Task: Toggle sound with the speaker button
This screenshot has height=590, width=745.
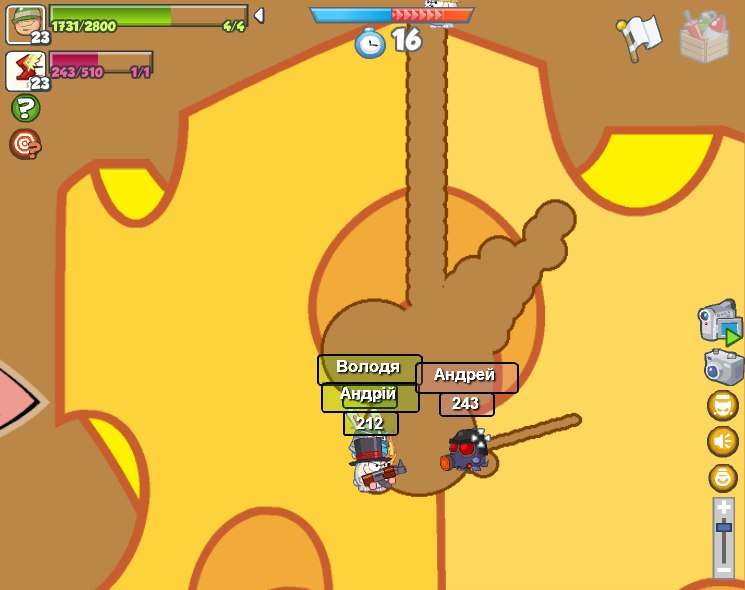Action: click(723, 441)
